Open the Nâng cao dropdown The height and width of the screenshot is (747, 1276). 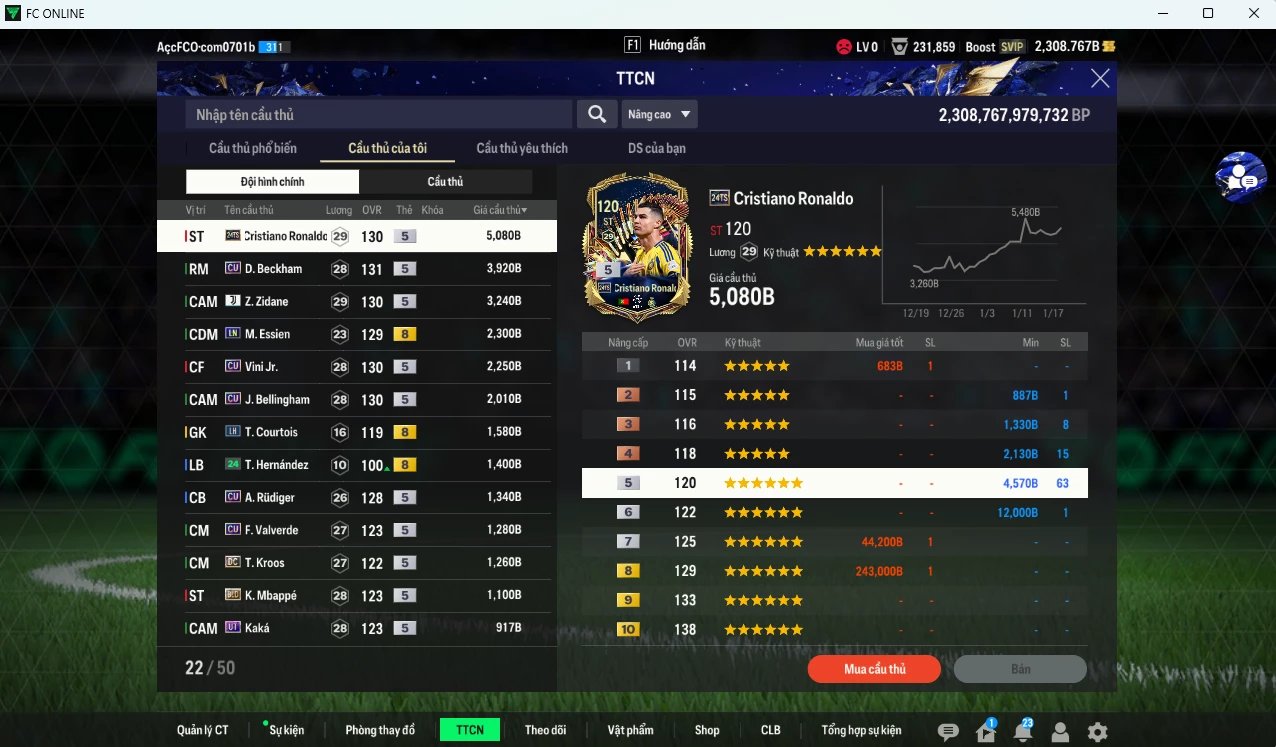click(x=659, y=115)
